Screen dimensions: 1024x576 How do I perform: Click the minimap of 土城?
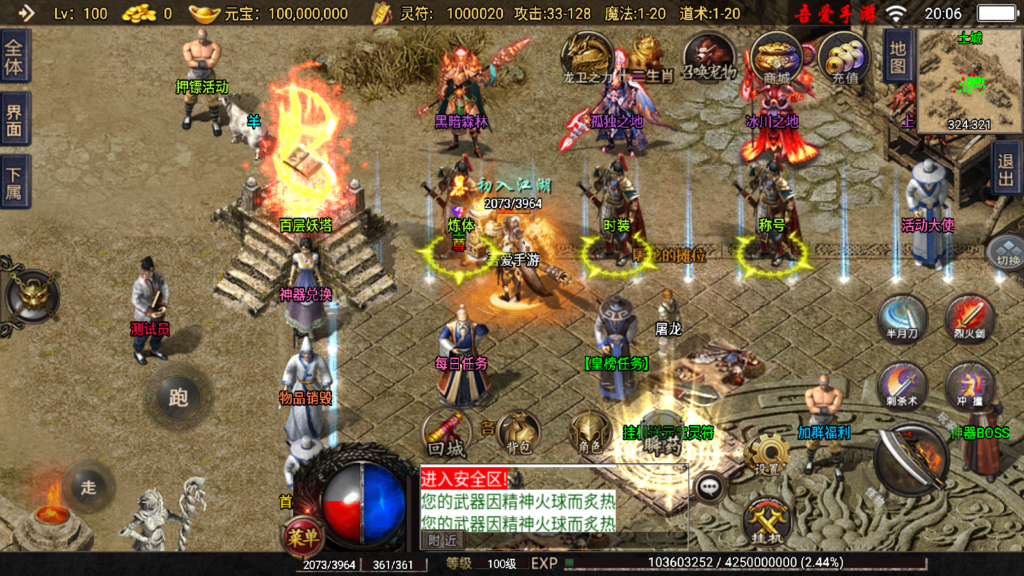click(955, 80)
